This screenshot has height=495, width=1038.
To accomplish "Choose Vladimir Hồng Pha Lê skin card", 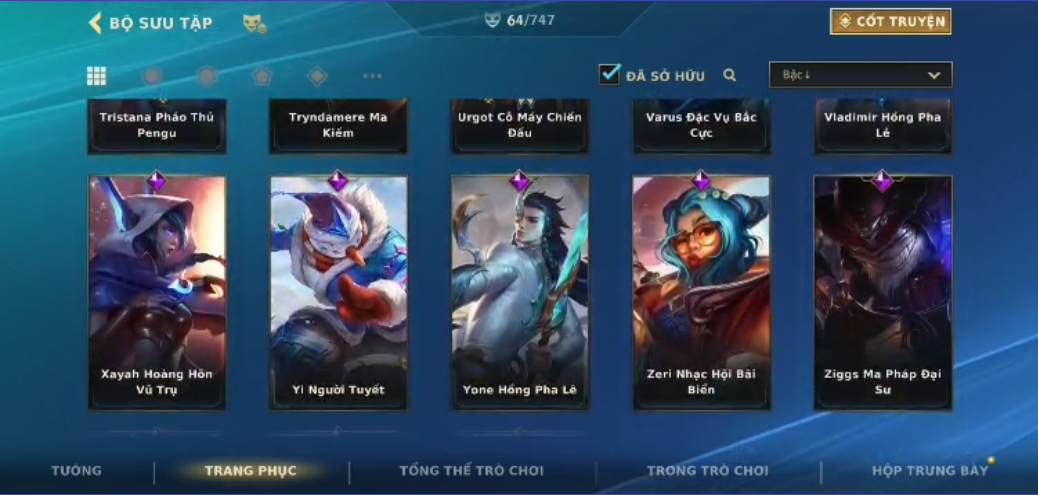I will 882,125.
